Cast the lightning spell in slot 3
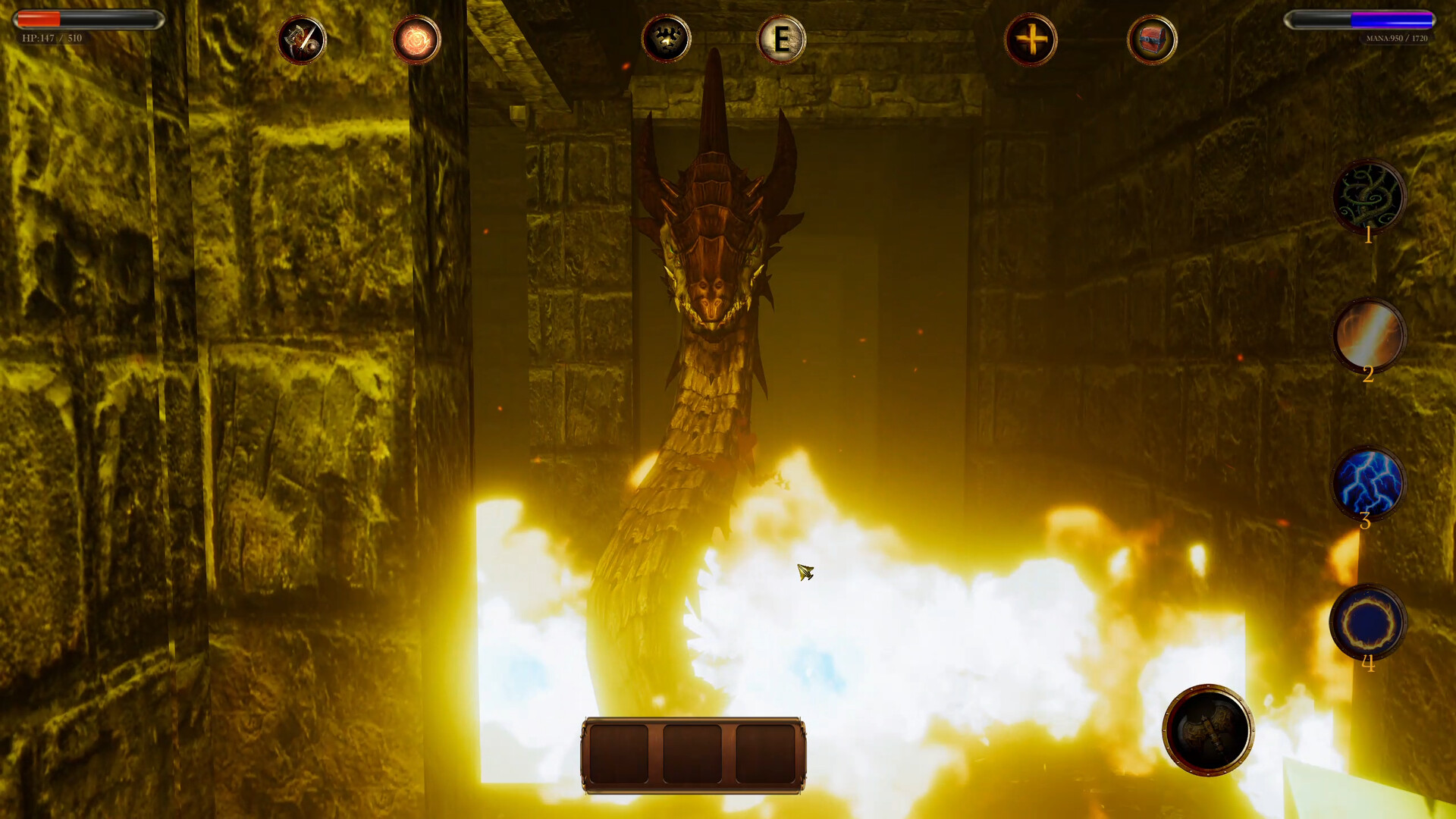Screen dimensions: 1456x819 pos(1368,482)
